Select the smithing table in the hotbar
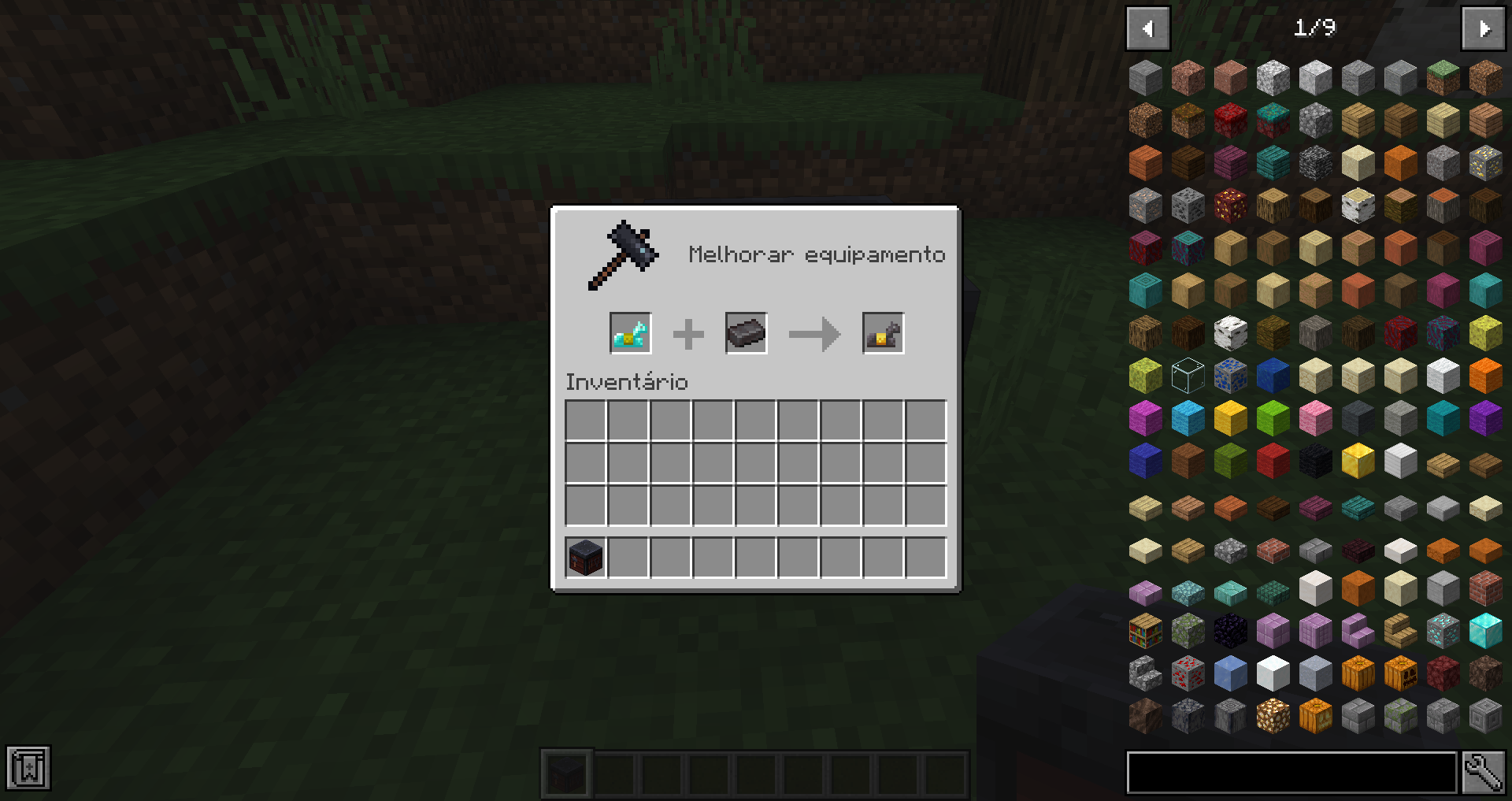This screenshot has width=1512, height=801. click(566, 773)
